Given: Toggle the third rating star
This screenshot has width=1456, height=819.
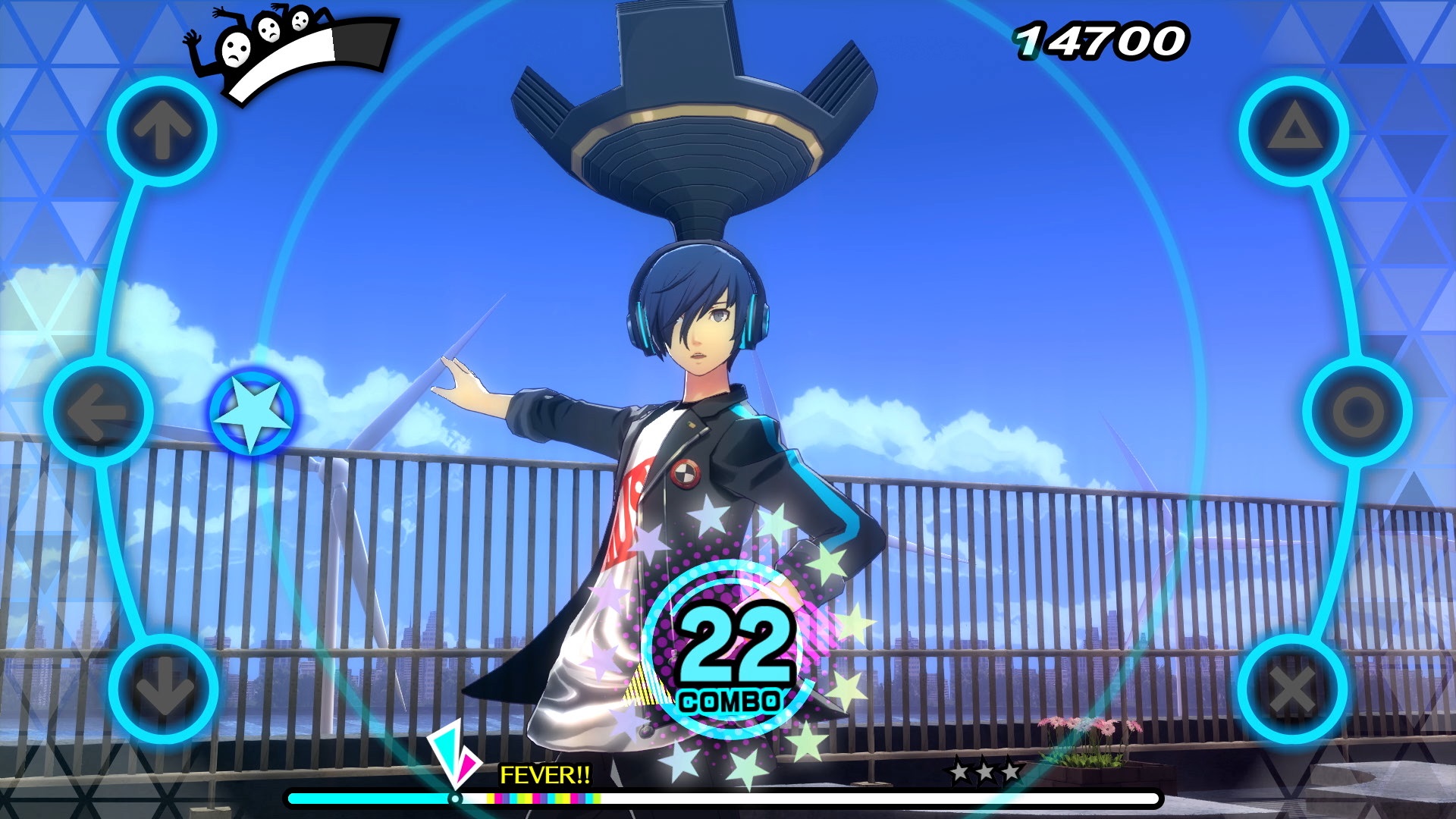Looking at the screenshot, I should [1012, 770].
